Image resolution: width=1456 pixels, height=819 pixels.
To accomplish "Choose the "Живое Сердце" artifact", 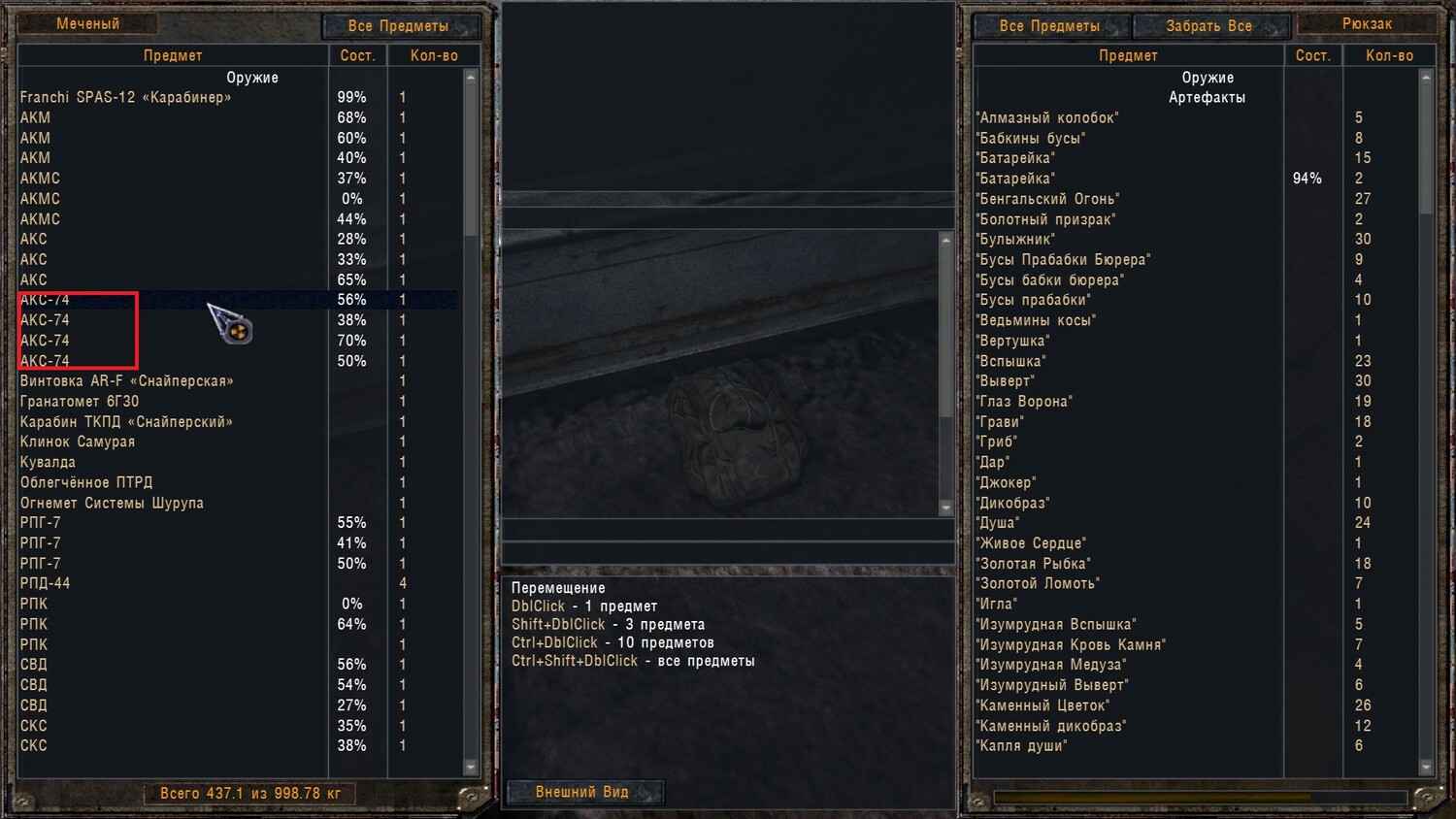I will coord(1031,542).
